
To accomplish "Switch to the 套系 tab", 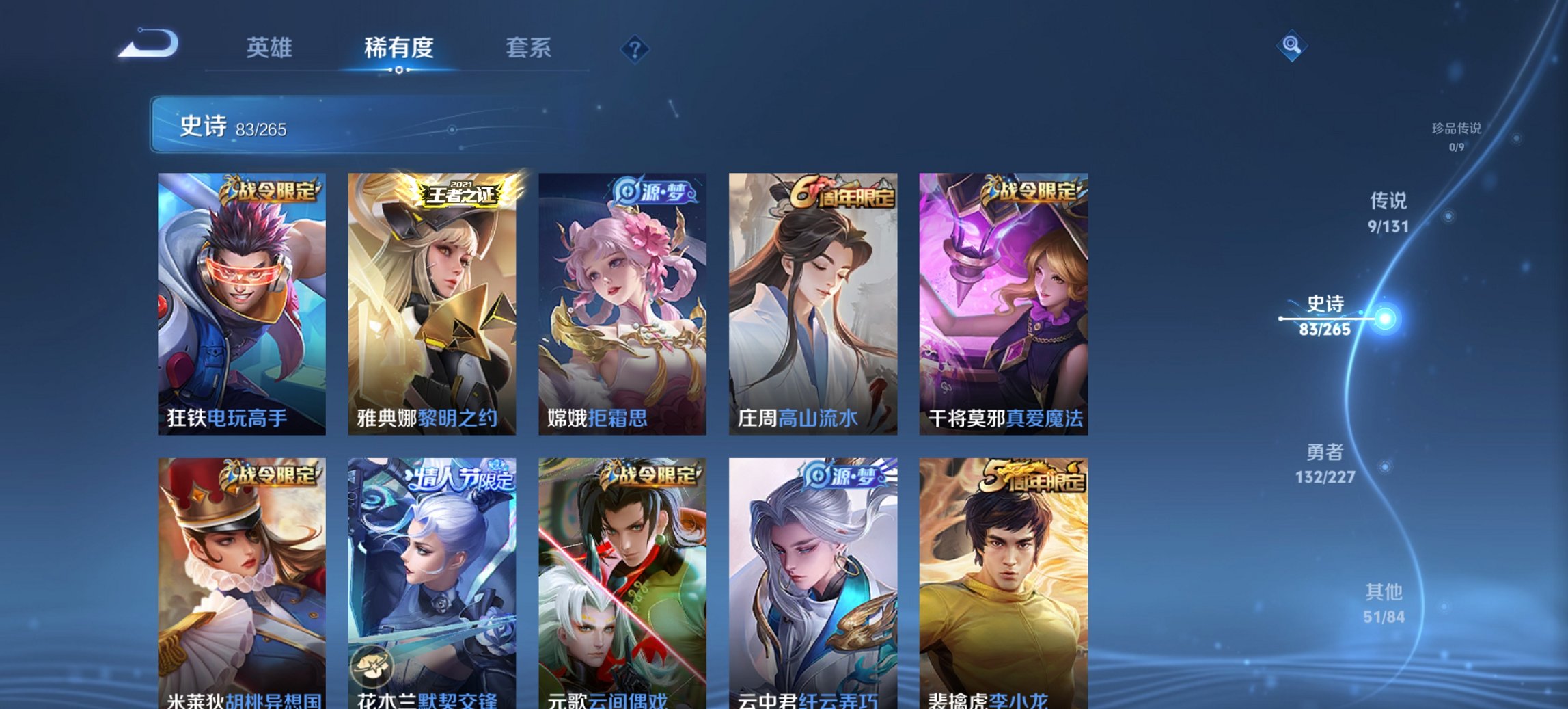I will pos(529,48).
